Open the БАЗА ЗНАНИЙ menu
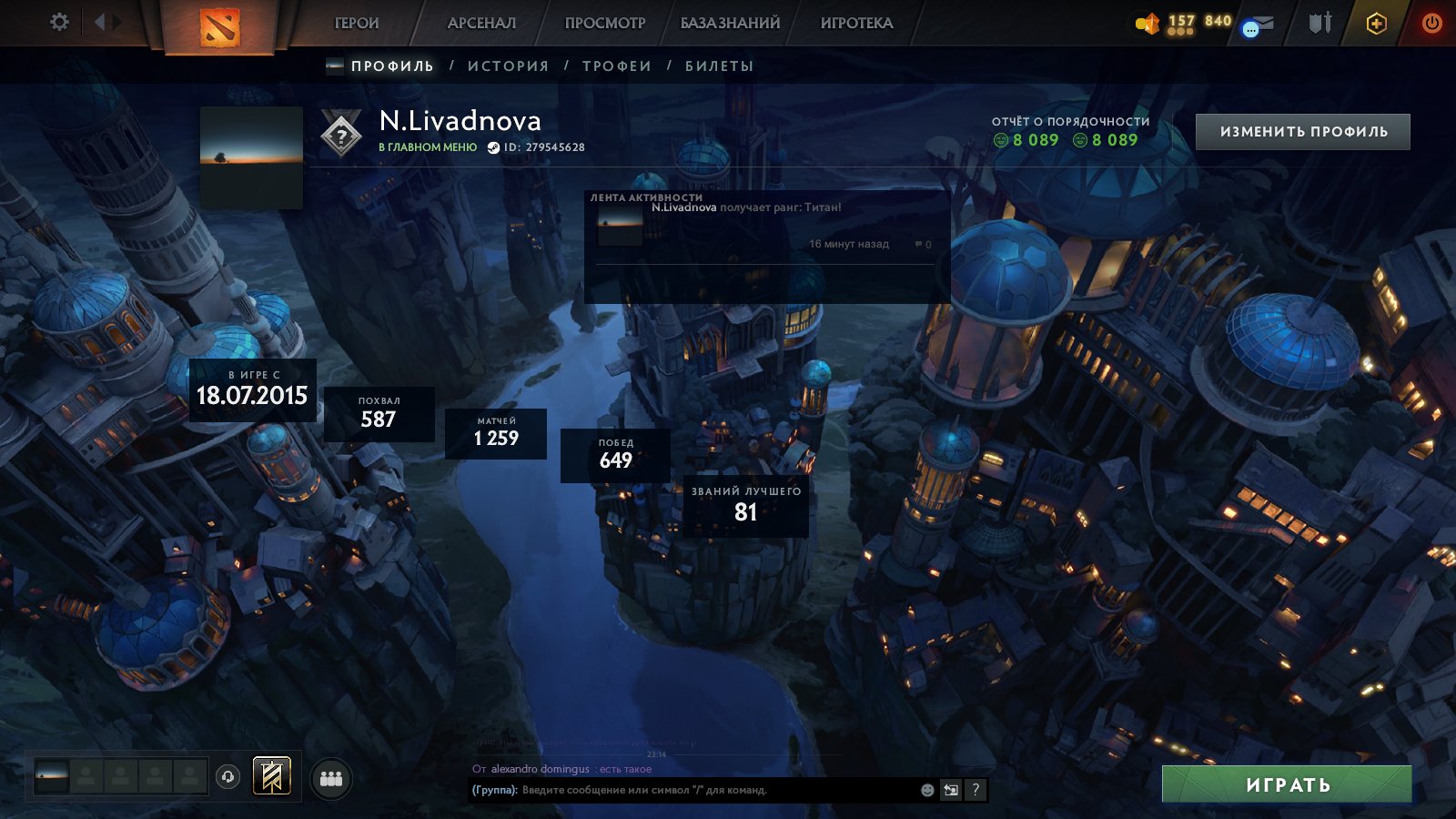Image resolution: width=1456 pixels, height=819 pixels. point(730,24)
